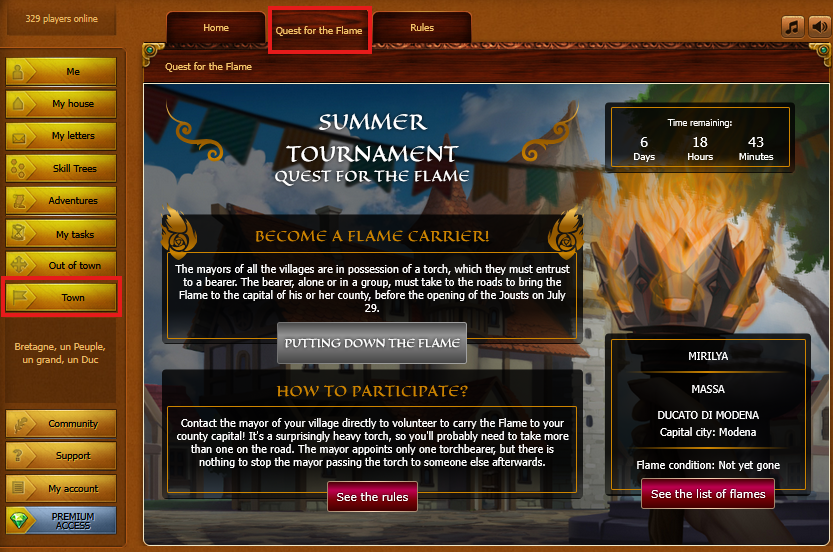Go to My account
This screenshot has height=552, width=833.
[x=62, y=489]
